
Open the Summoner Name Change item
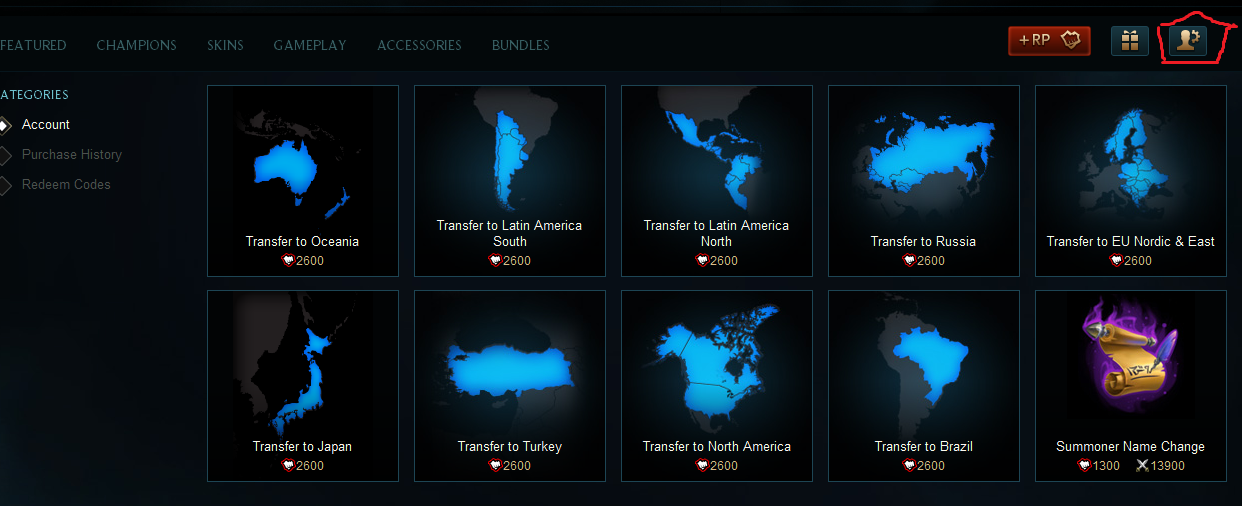[1130, 385]
